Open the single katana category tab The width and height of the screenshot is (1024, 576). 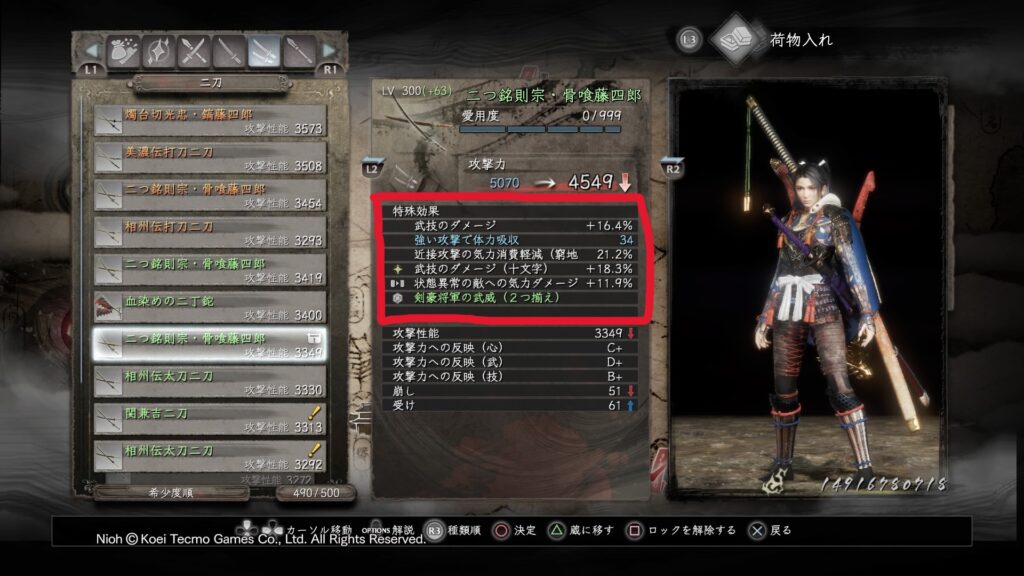[231, 50]
